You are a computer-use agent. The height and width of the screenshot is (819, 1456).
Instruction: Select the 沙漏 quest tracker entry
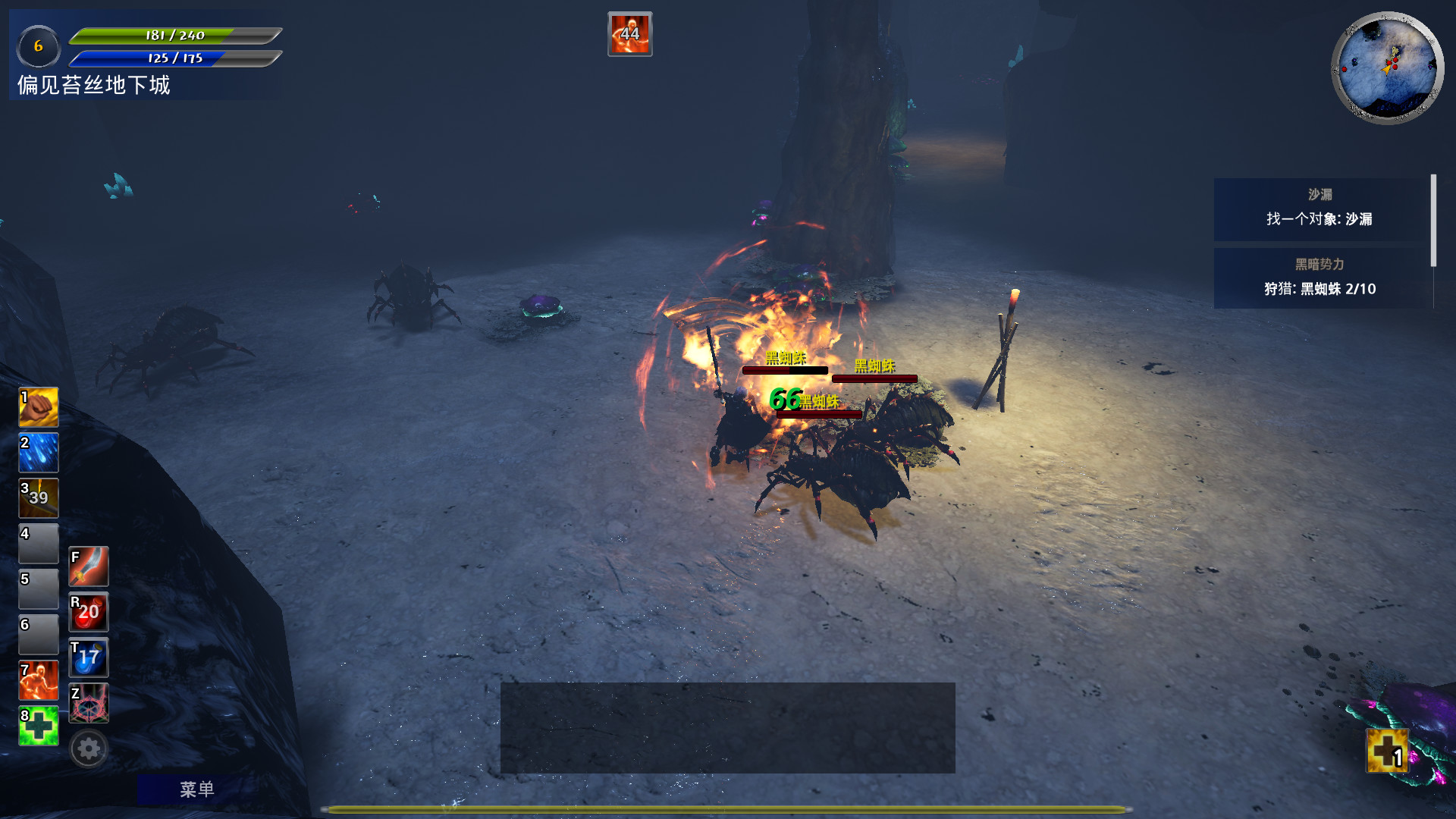click(1319, 209)
